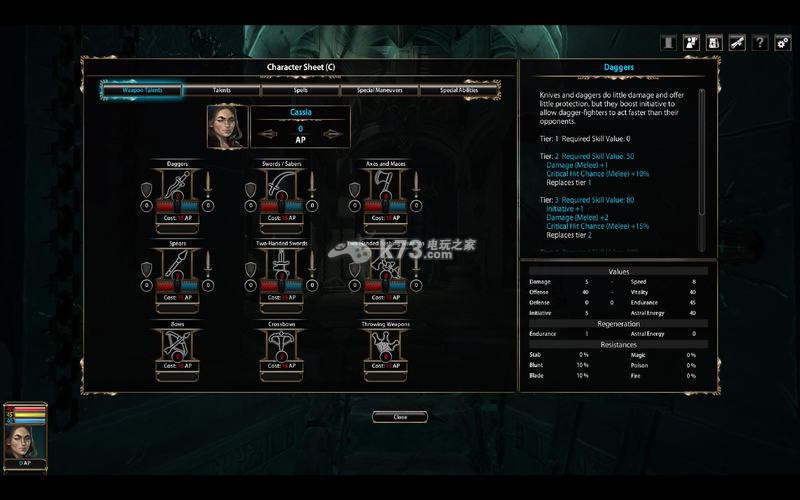Show the Special Maneuvers tab
The width and height of the screenshot is (800, 500).
tap(379, 90)
